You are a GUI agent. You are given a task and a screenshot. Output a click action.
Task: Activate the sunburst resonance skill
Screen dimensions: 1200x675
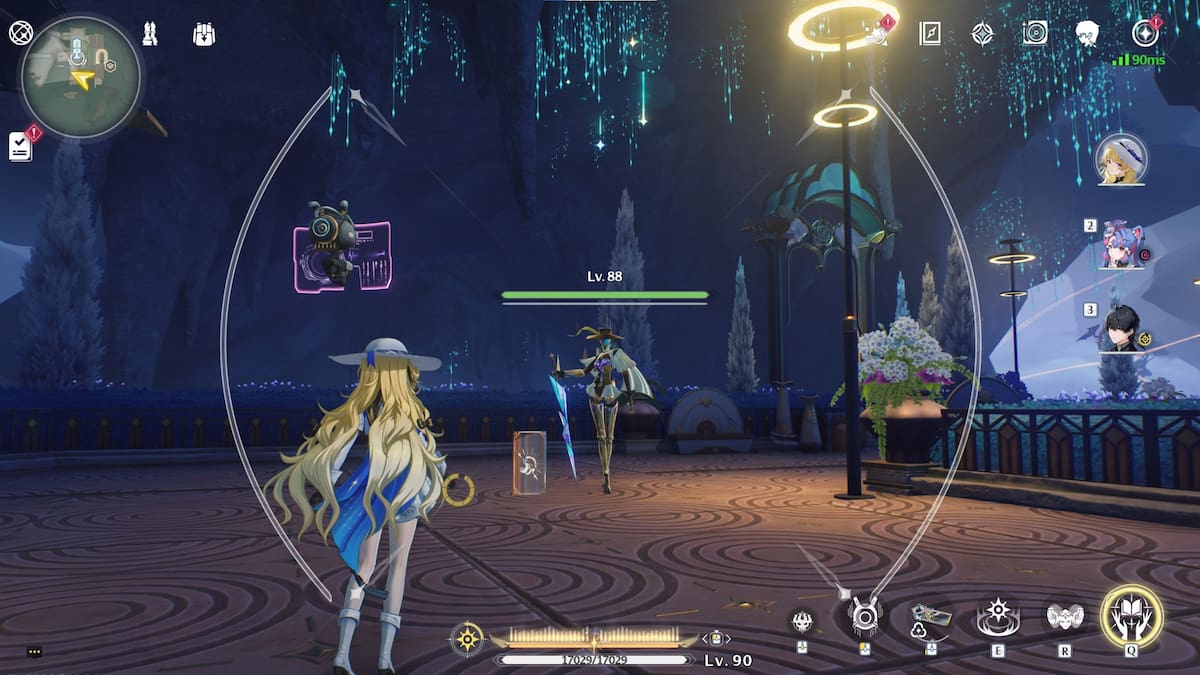997,618
